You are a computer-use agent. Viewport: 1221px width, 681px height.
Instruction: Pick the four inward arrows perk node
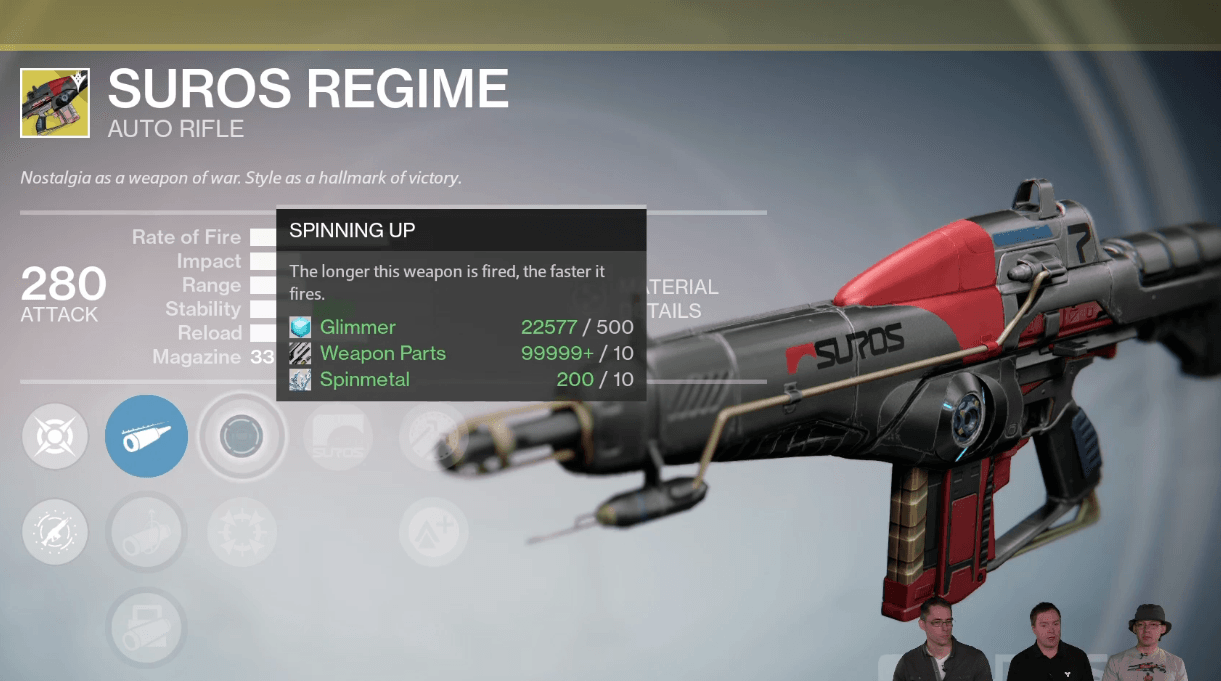[x=241, y=532]
